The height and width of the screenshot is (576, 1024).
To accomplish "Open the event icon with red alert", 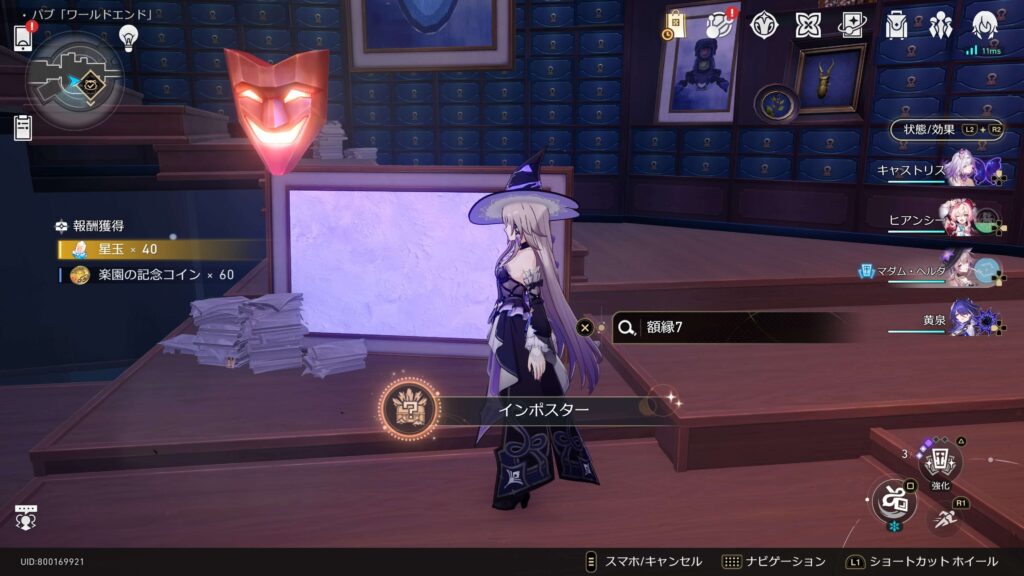I will pos(719,25).
